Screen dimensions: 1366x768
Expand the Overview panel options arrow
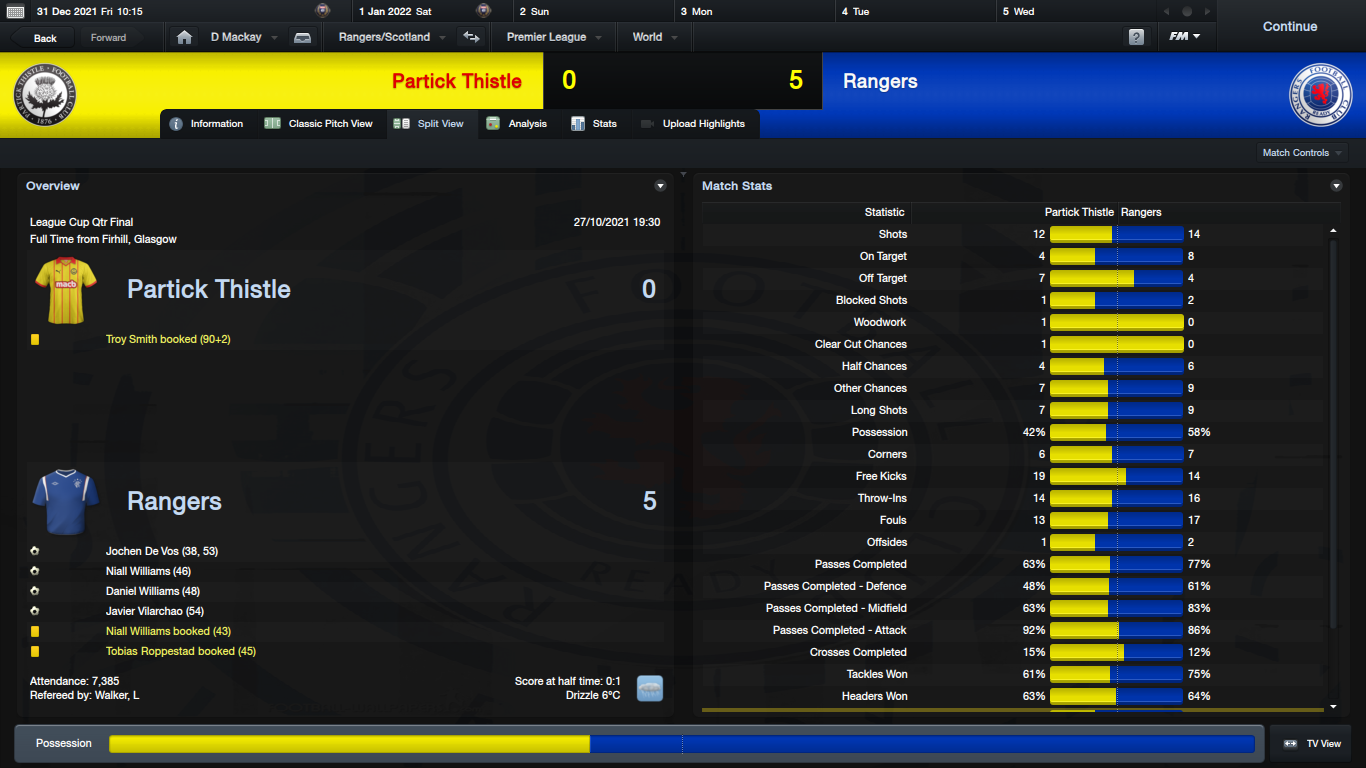660,186
